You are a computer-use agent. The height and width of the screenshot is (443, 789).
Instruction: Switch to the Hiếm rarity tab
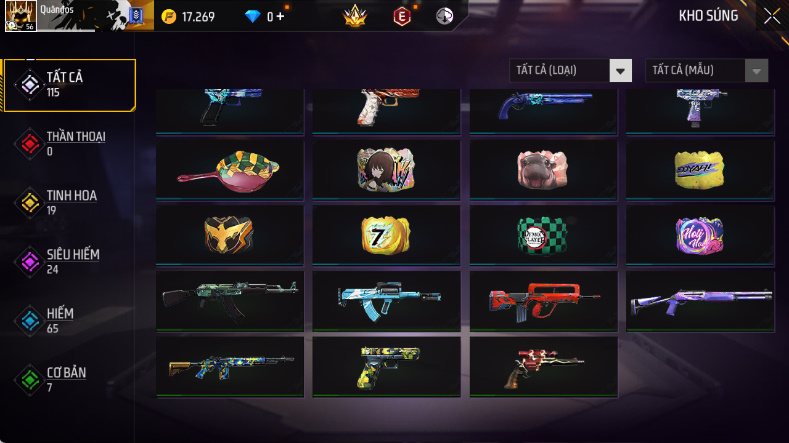68,320
